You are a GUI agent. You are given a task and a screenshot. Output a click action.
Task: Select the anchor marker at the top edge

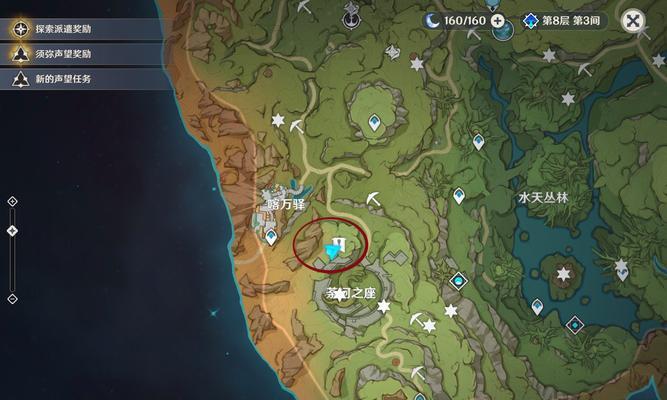351,15
